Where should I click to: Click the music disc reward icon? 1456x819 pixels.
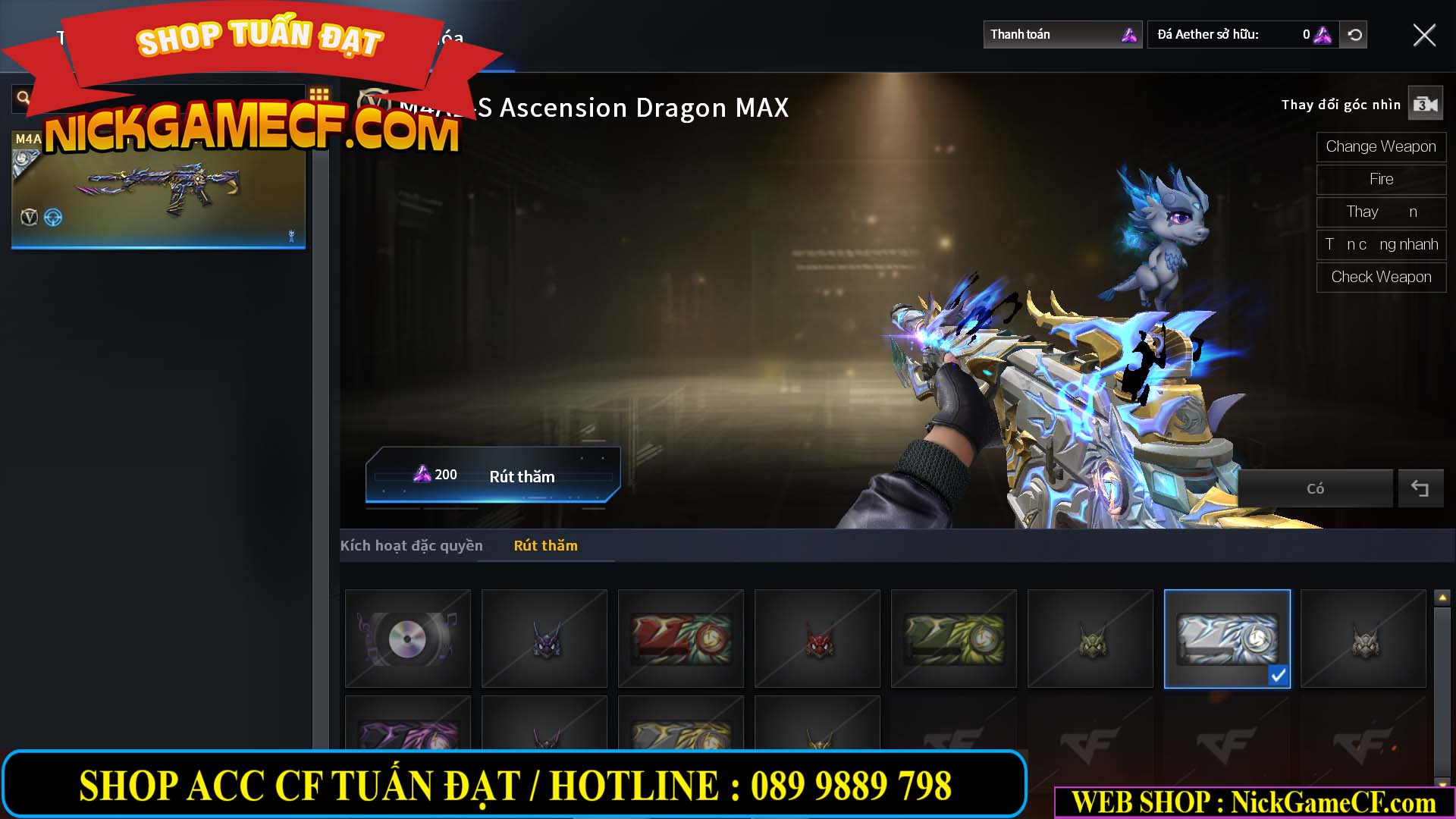407,639
